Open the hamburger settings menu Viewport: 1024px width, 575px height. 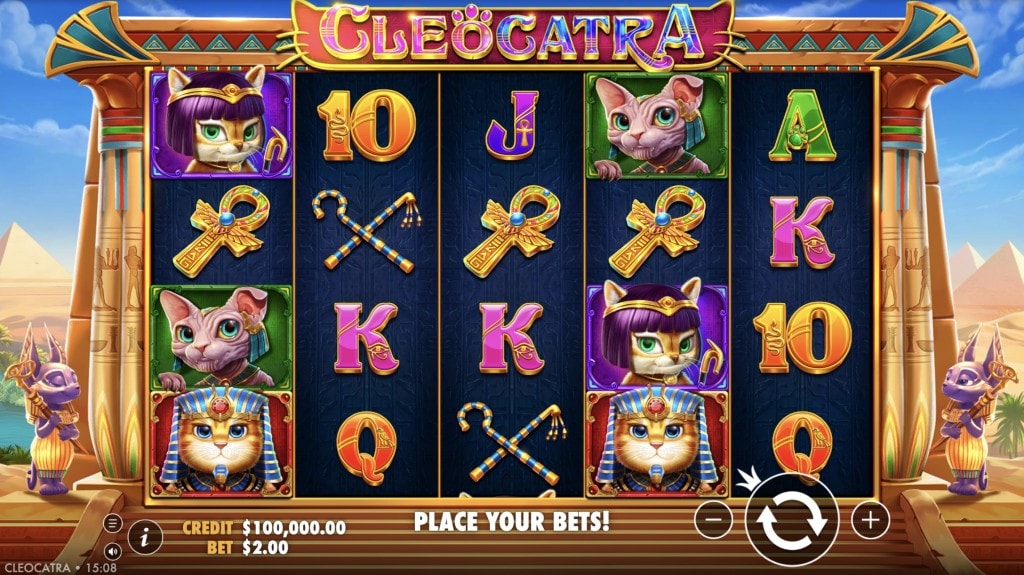[x=112, y=523]
